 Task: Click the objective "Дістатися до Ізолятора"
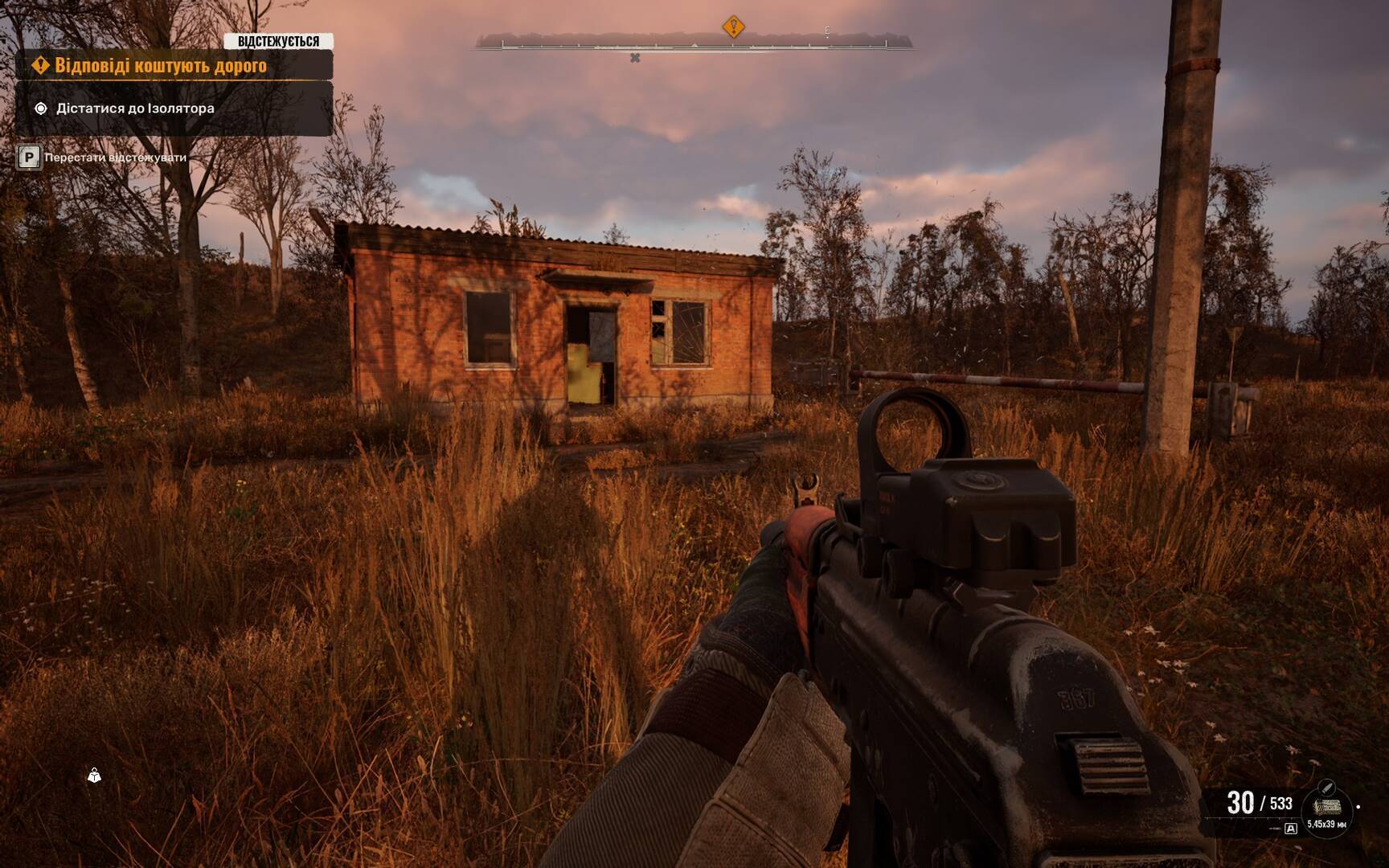[135, 108]
